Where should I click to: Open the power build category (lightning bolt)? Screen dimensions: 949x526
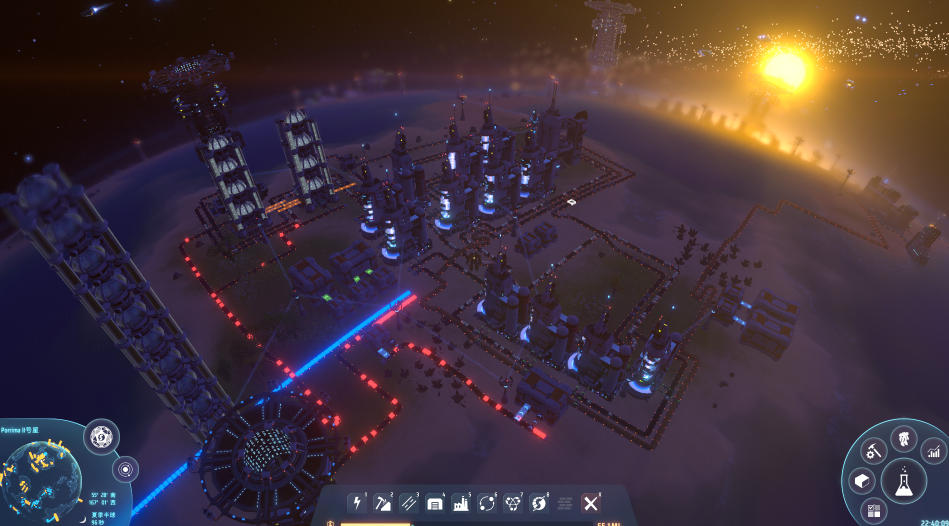(x=356, y=503)
